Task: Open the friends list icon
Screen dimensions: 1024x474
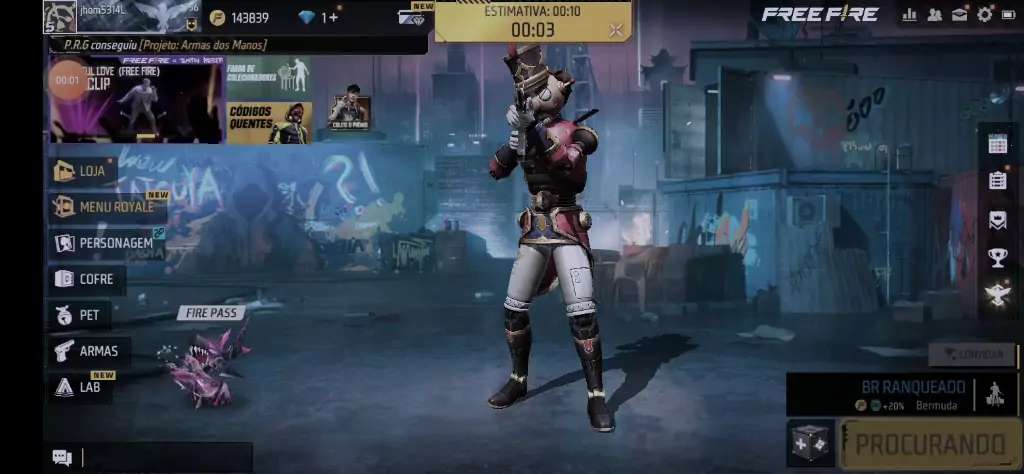Action: coord(935,14)
